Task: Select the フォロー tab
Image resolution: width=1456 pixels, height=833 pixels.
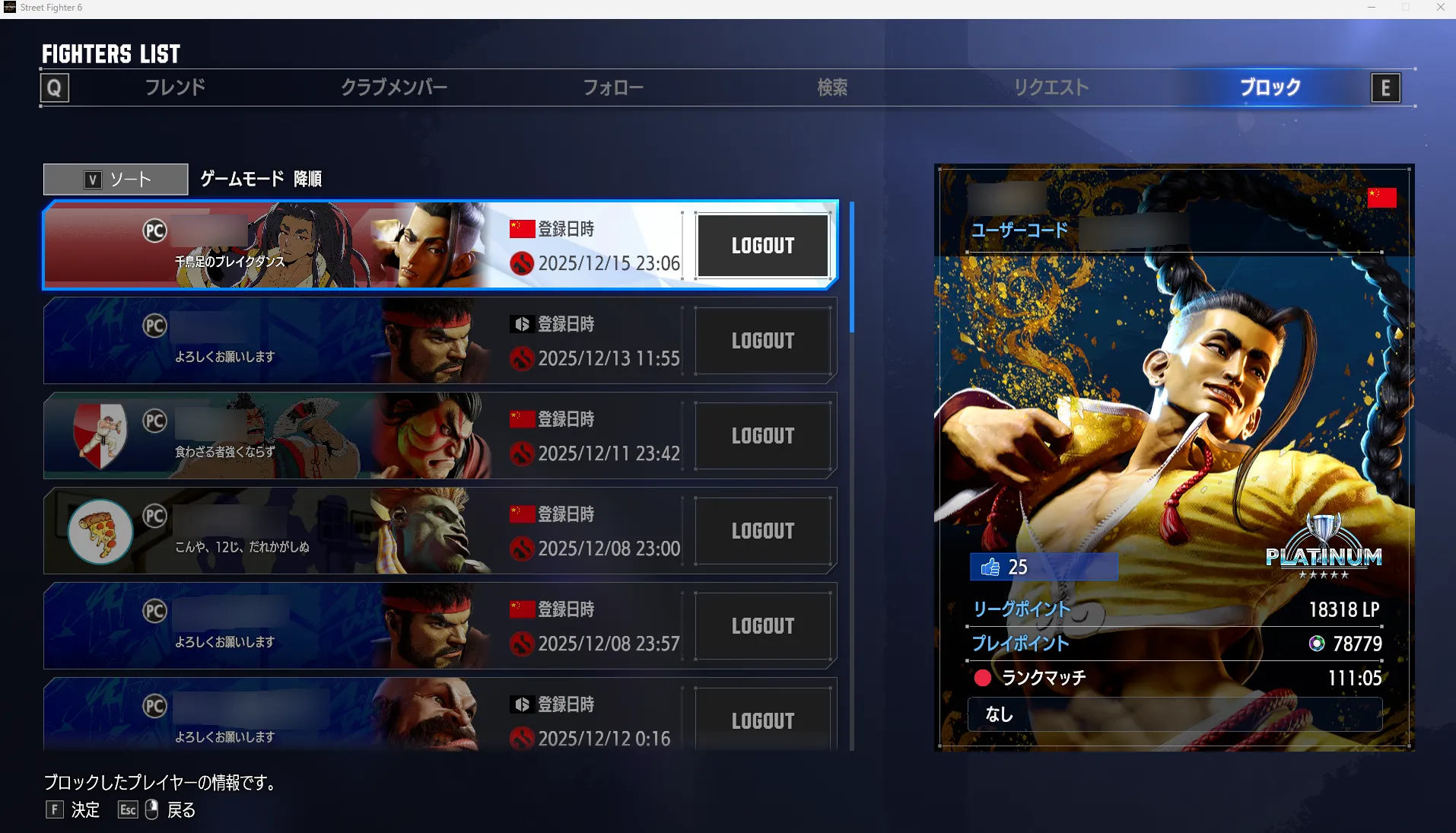Action: pyautogui.click(x=613, y=87)
